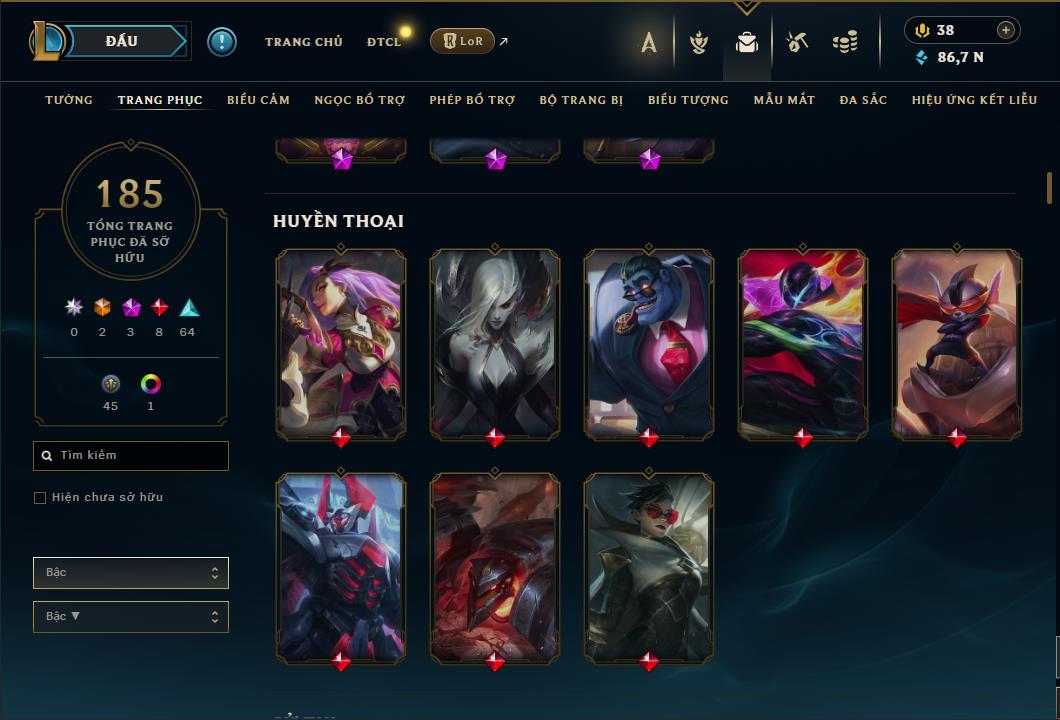Open the BIỂU TƯỢNG icons tab
This screenshot has width=1060, height=720.
pos(688,100)
